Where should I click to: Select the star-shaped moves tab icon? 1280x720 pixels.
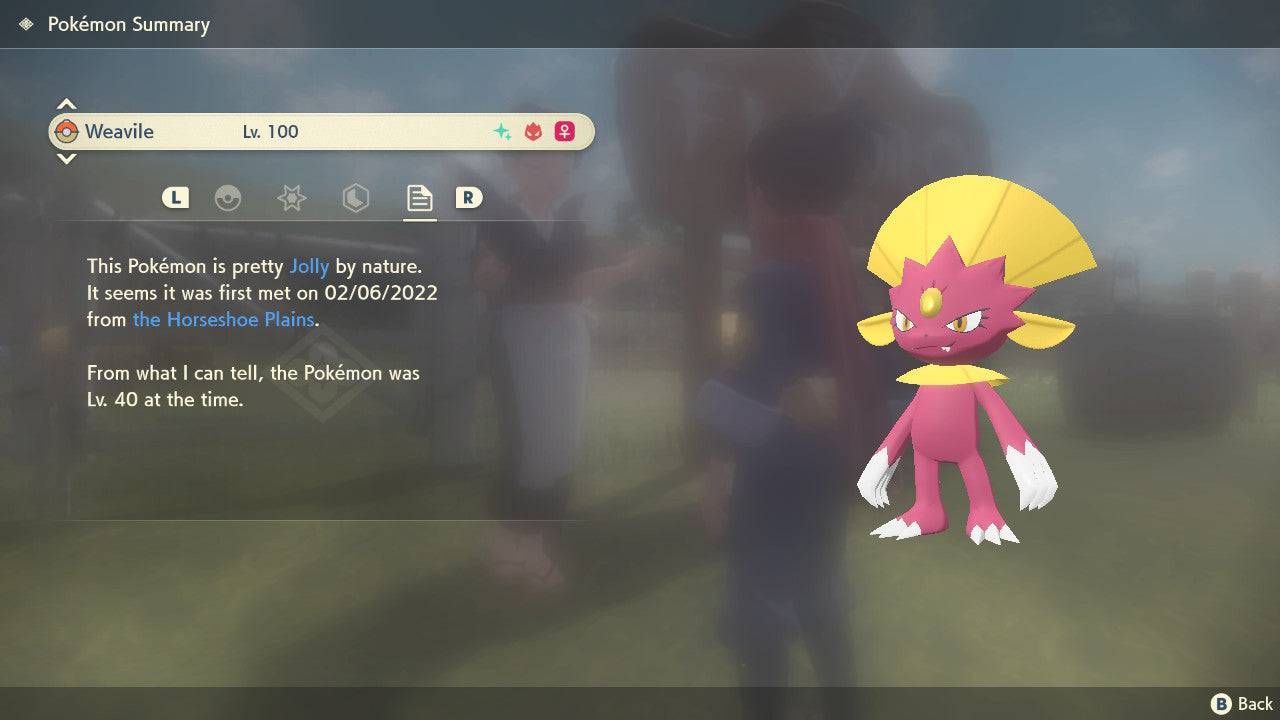[291, 198]
